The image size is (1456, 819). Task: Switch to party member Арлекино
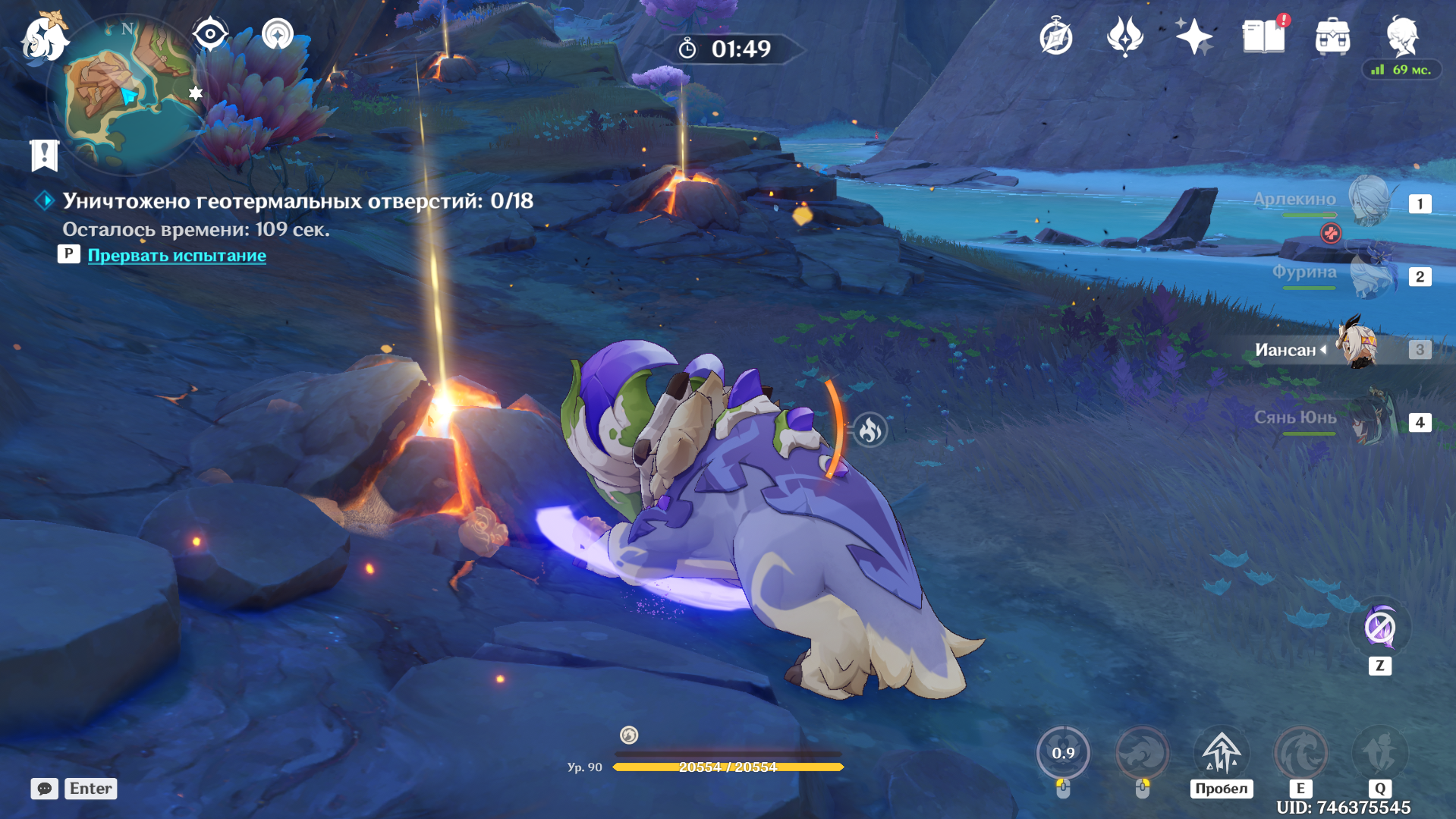click(x=1370, y=202)
